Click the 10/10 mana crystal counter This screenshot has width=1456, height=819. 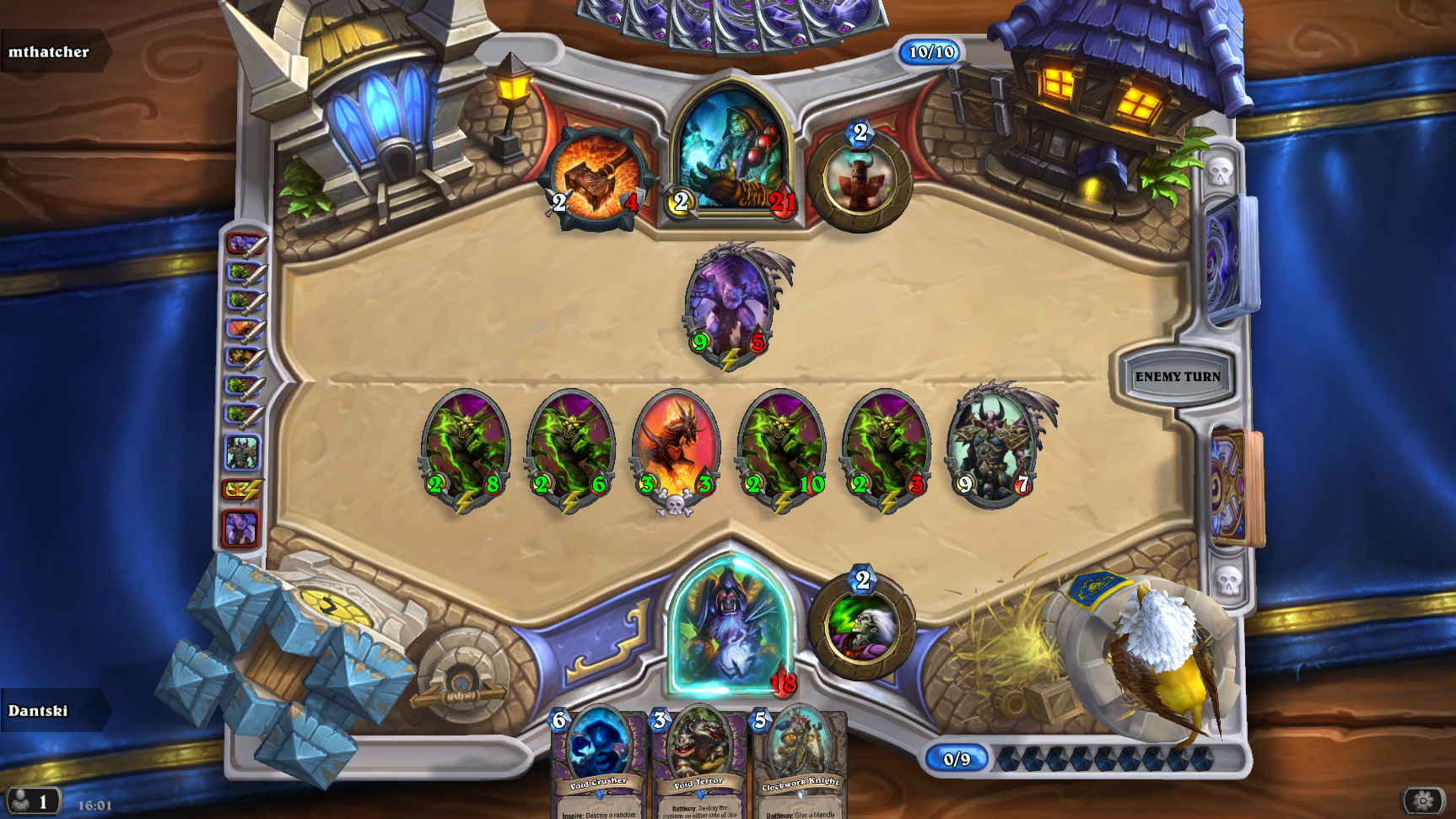930,51
